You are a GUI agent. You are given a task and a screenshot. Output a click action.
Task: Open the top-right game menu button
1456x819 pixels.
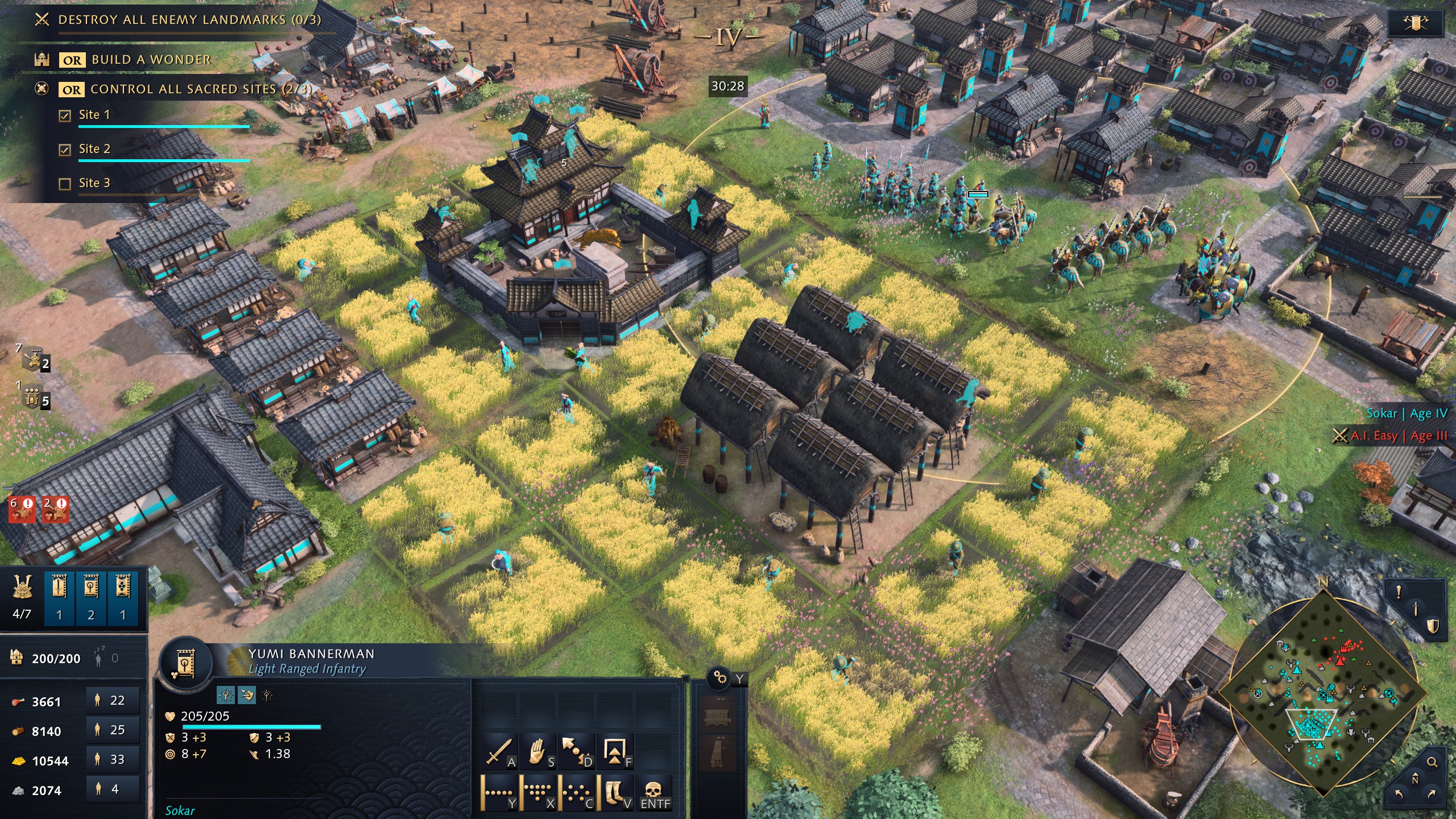click(x=1416, y=23)
